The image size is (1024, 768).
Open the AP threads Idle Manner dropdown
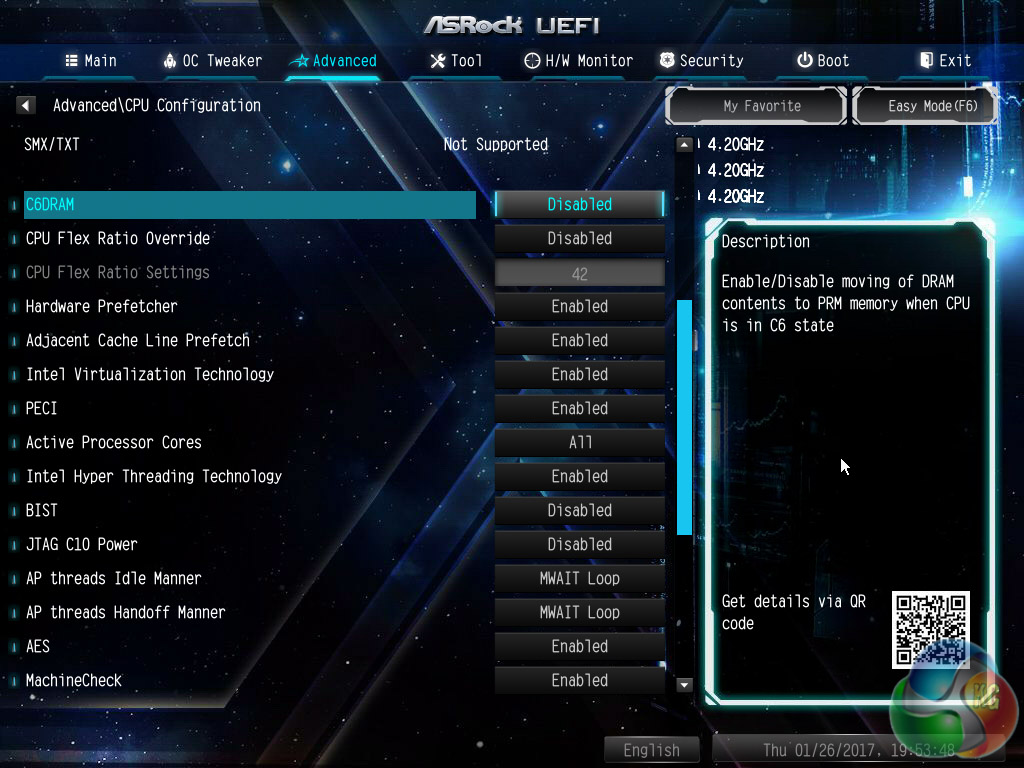pos(579,579)
